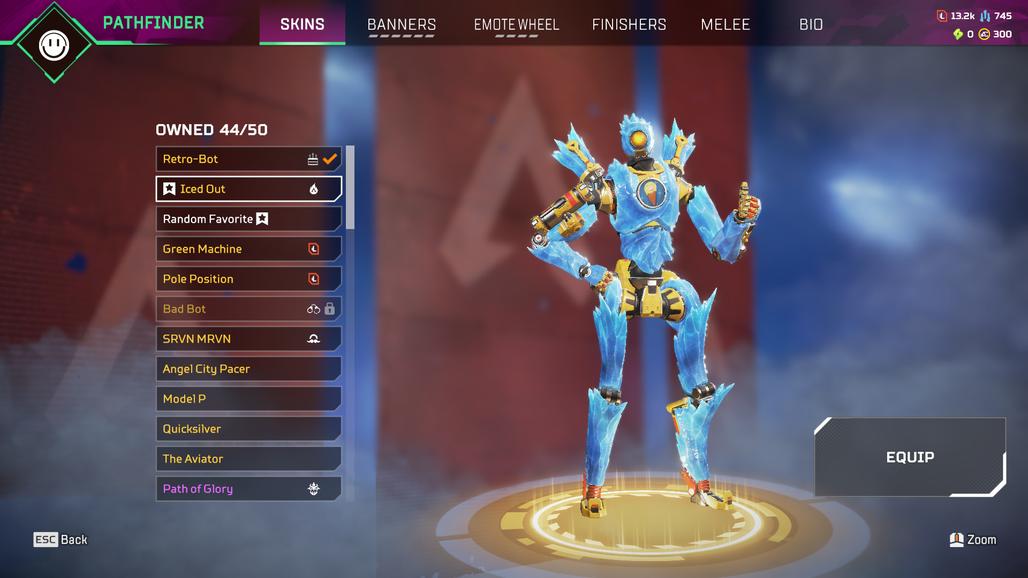Choose the Iced Out skin row
The width and height of the screenshot is (1028, 578).
(248, 189)
